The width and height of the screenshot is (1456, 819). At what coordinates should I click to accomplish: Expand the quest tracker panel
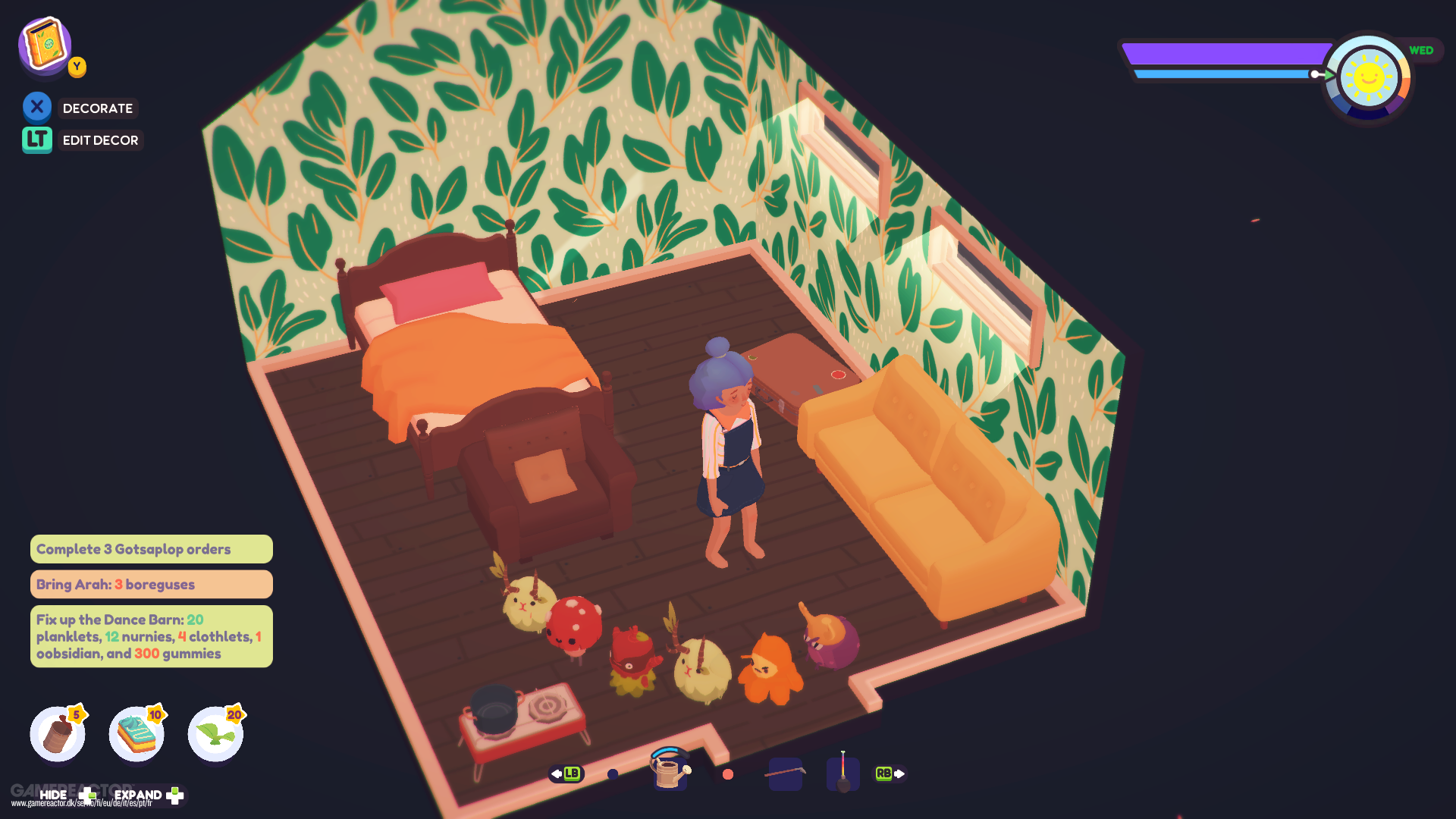click(x=139, y=793)
